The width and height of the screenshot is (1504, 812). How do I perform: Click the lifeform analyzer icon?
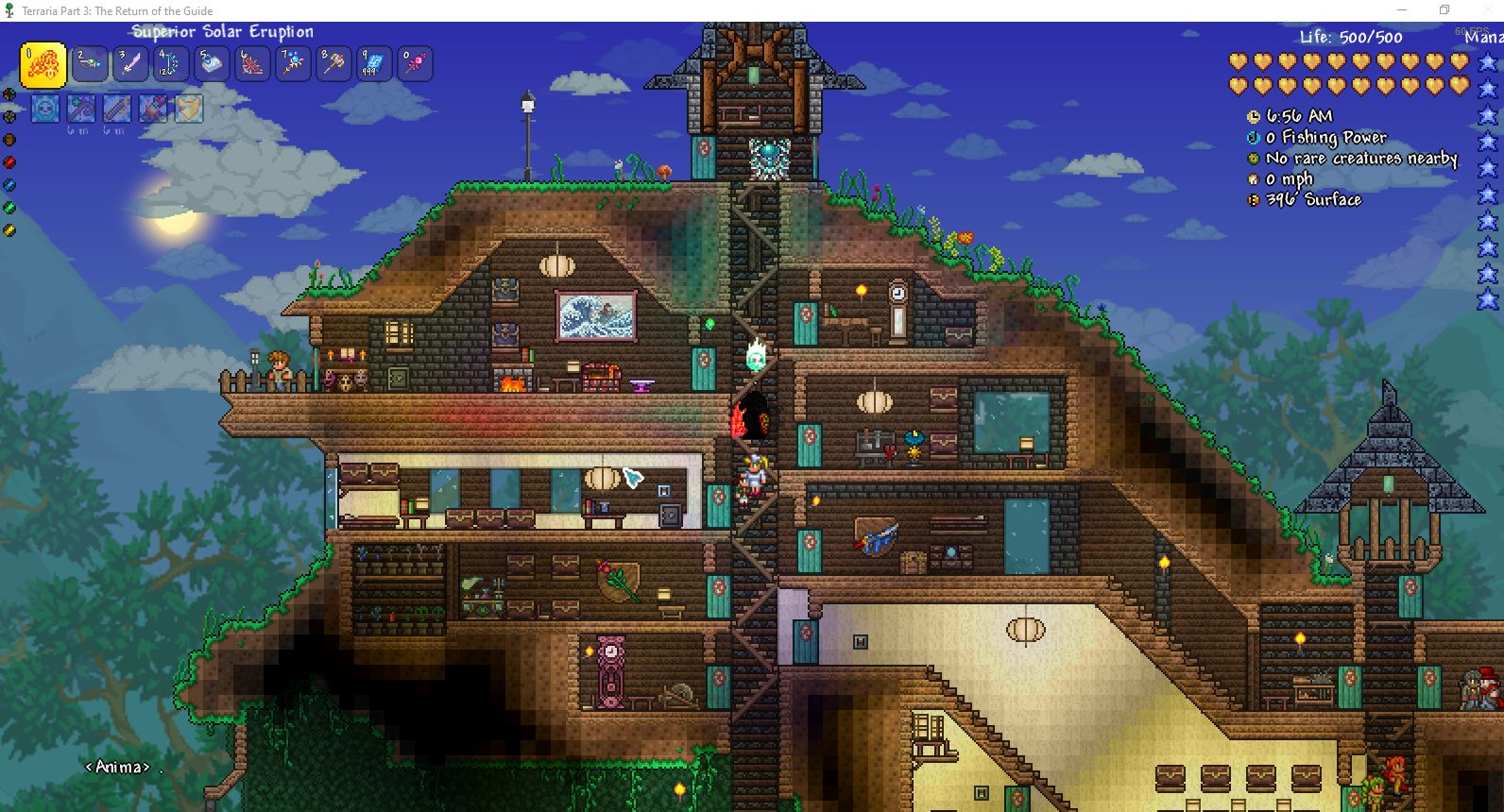click(1253, 158)
